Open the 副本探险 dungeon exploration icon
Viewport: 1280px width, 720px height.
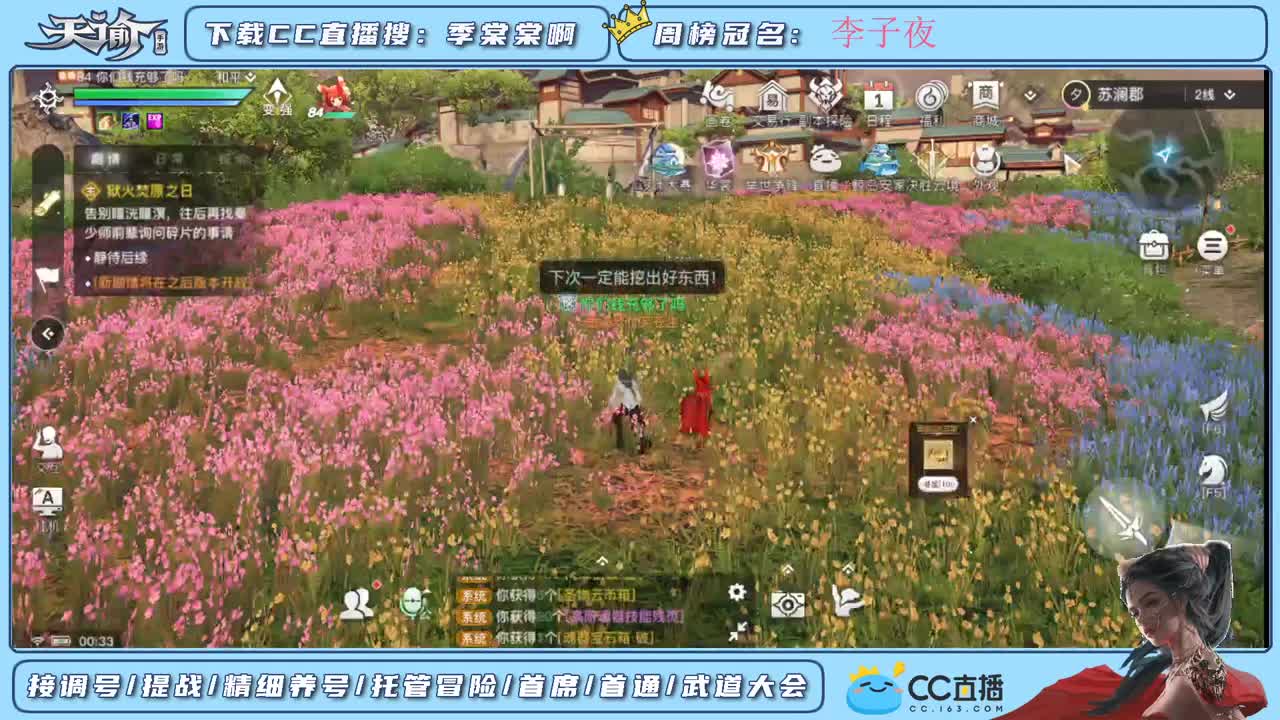coord(825,97)
